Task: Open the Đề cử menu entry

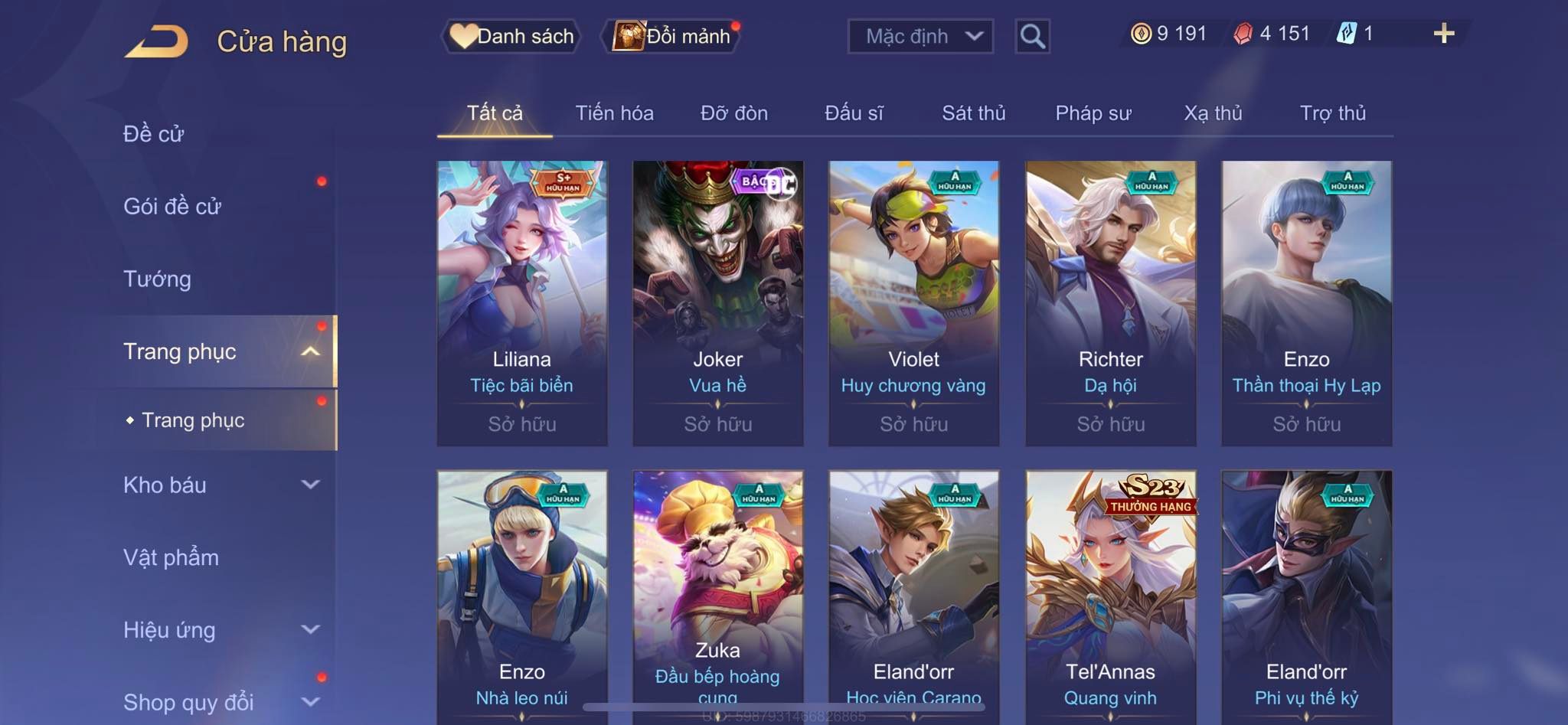Action: (153, 134)
